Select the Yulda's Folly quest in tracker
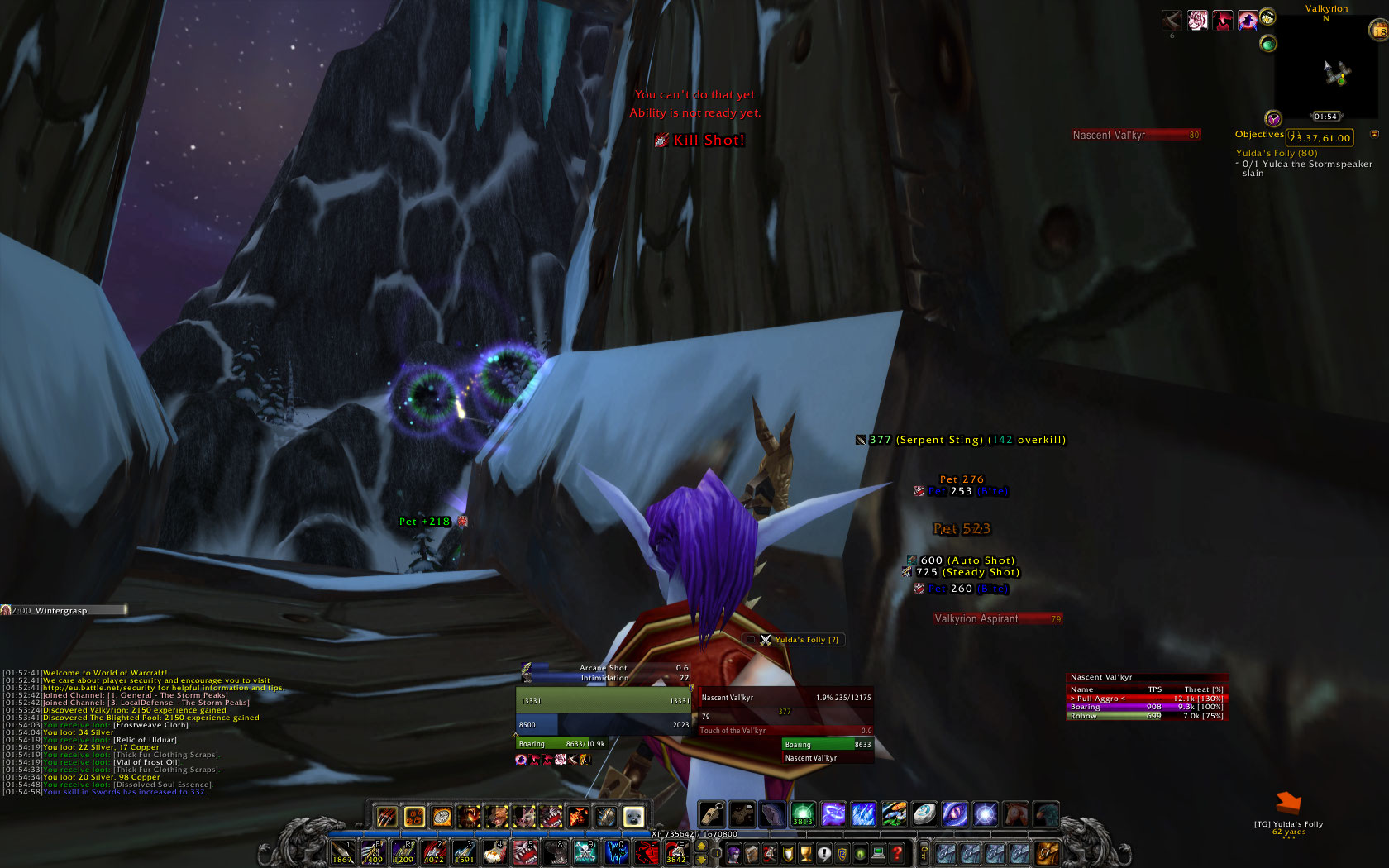 [1276, 153]
